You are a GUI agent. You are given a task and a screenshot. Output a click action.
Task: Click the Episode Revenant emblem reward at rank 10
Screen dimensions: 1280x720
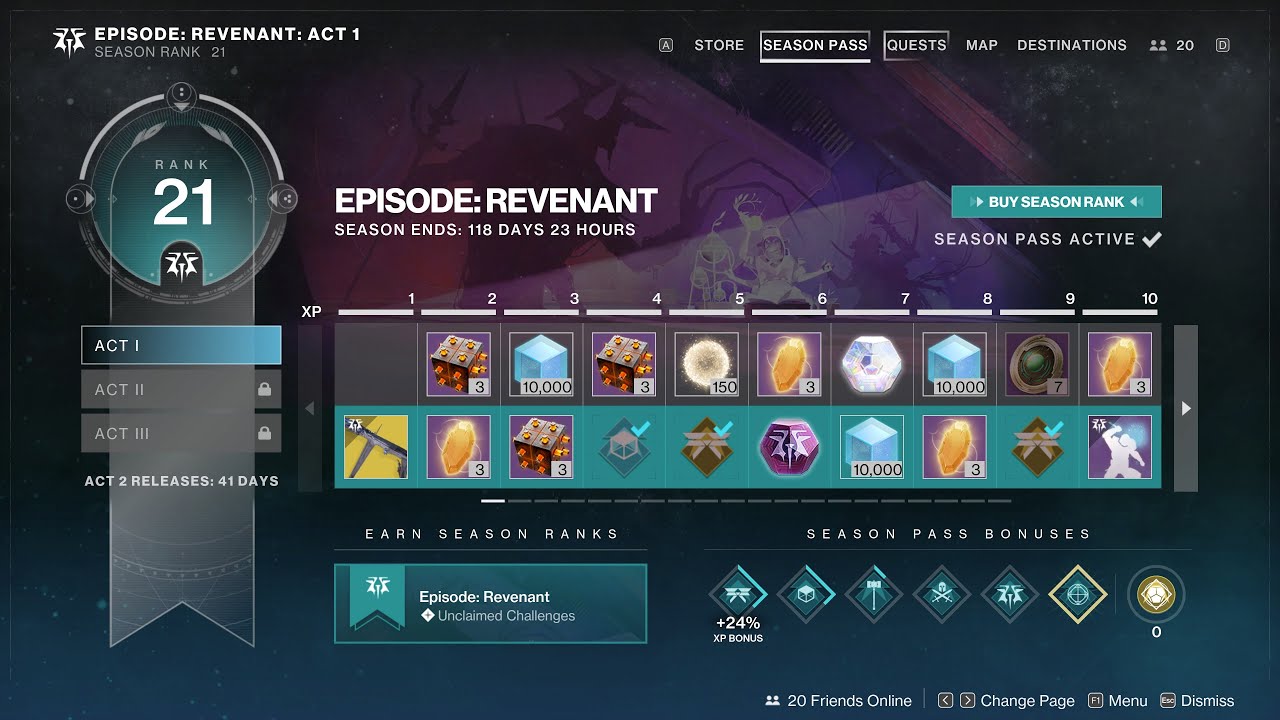pyautogui.click(x=1119, y=447)
